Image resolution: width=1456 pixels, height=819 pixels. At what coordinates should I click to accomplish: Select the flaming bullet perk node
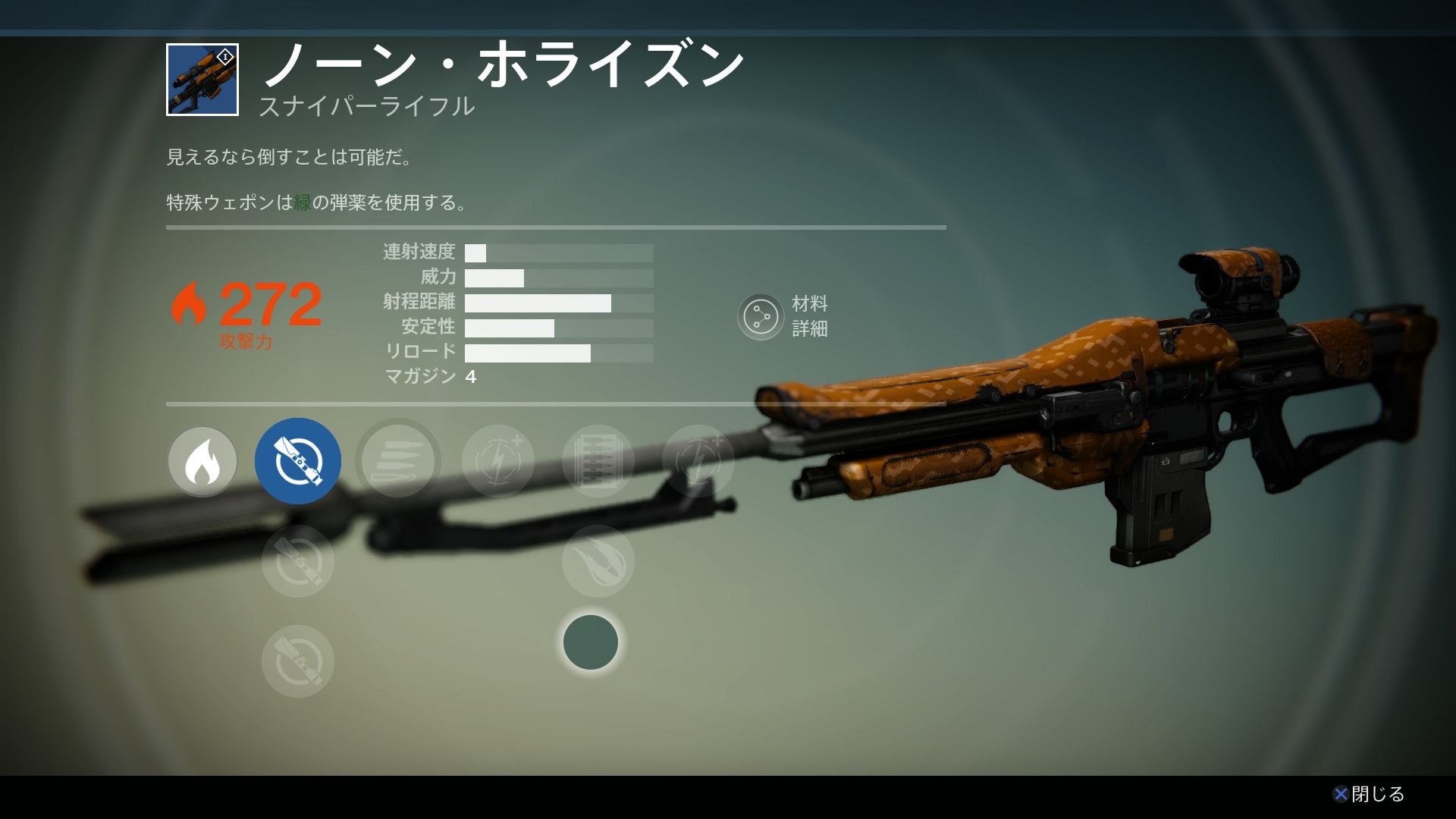[598, 561]
